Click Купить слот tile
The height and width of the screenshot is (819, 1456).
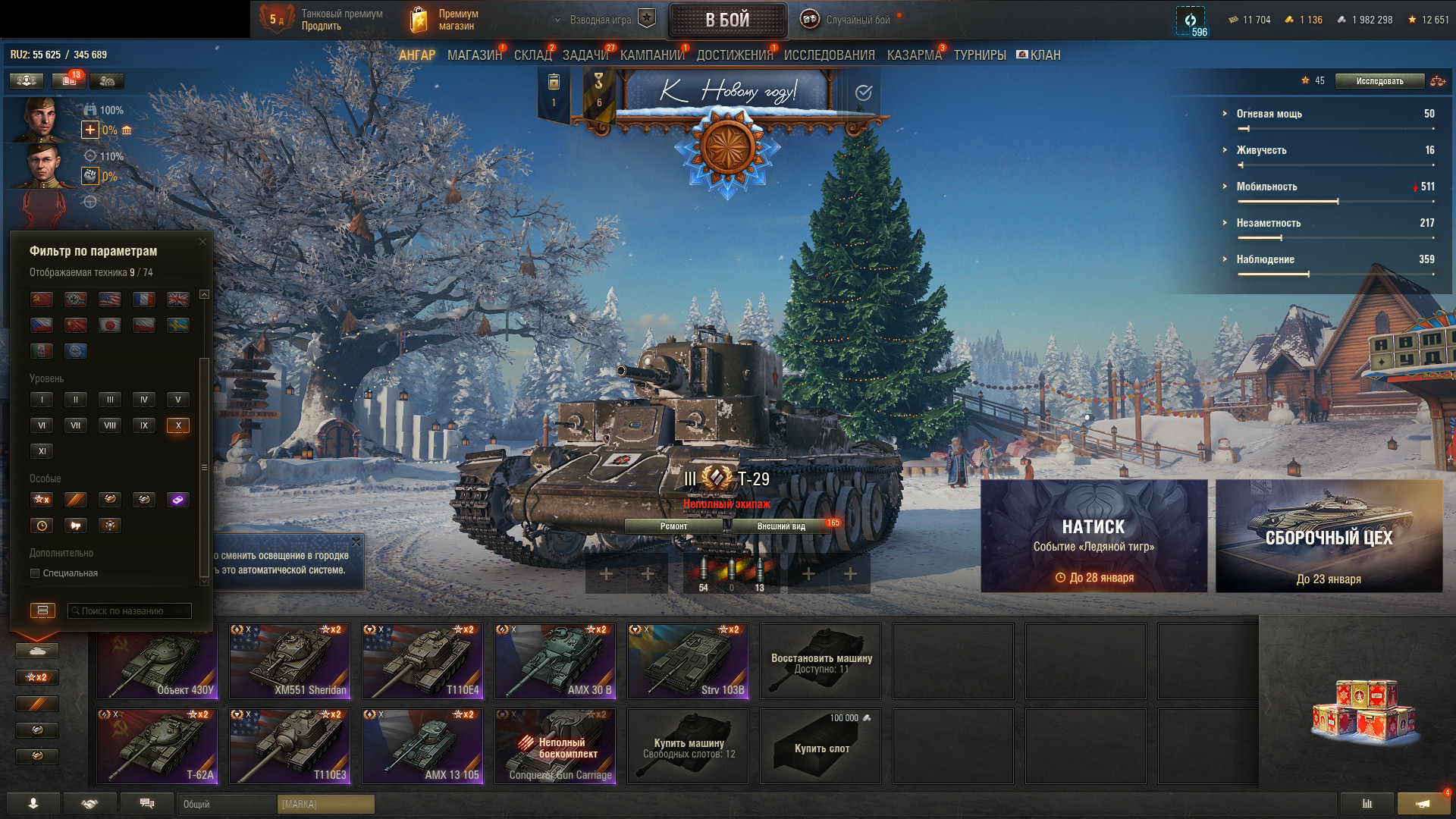tap(821, 746)
